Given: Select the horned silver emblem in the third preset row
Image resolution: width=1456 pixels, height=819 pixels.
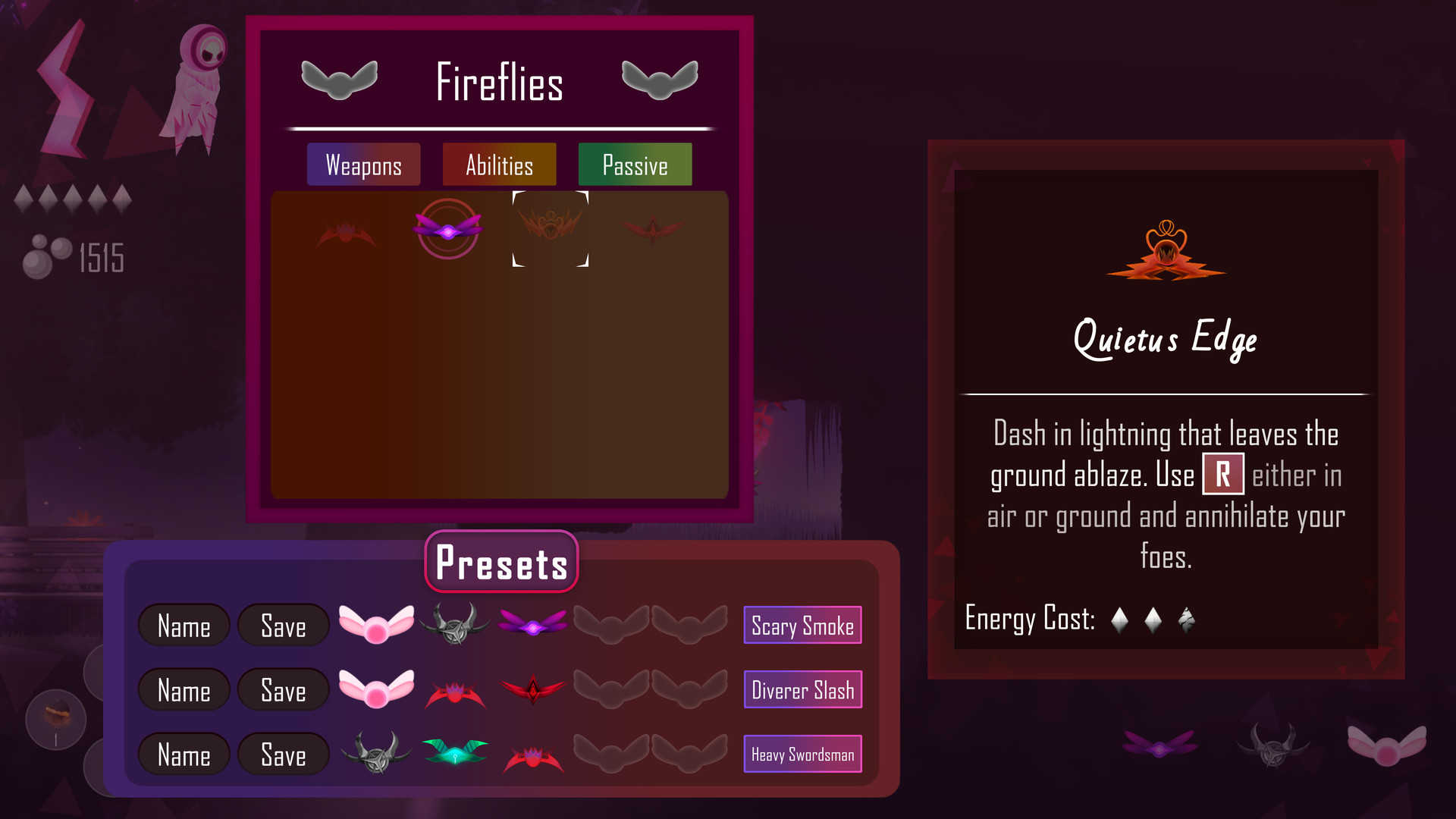Looking at the screenshot, I should 378,753.
